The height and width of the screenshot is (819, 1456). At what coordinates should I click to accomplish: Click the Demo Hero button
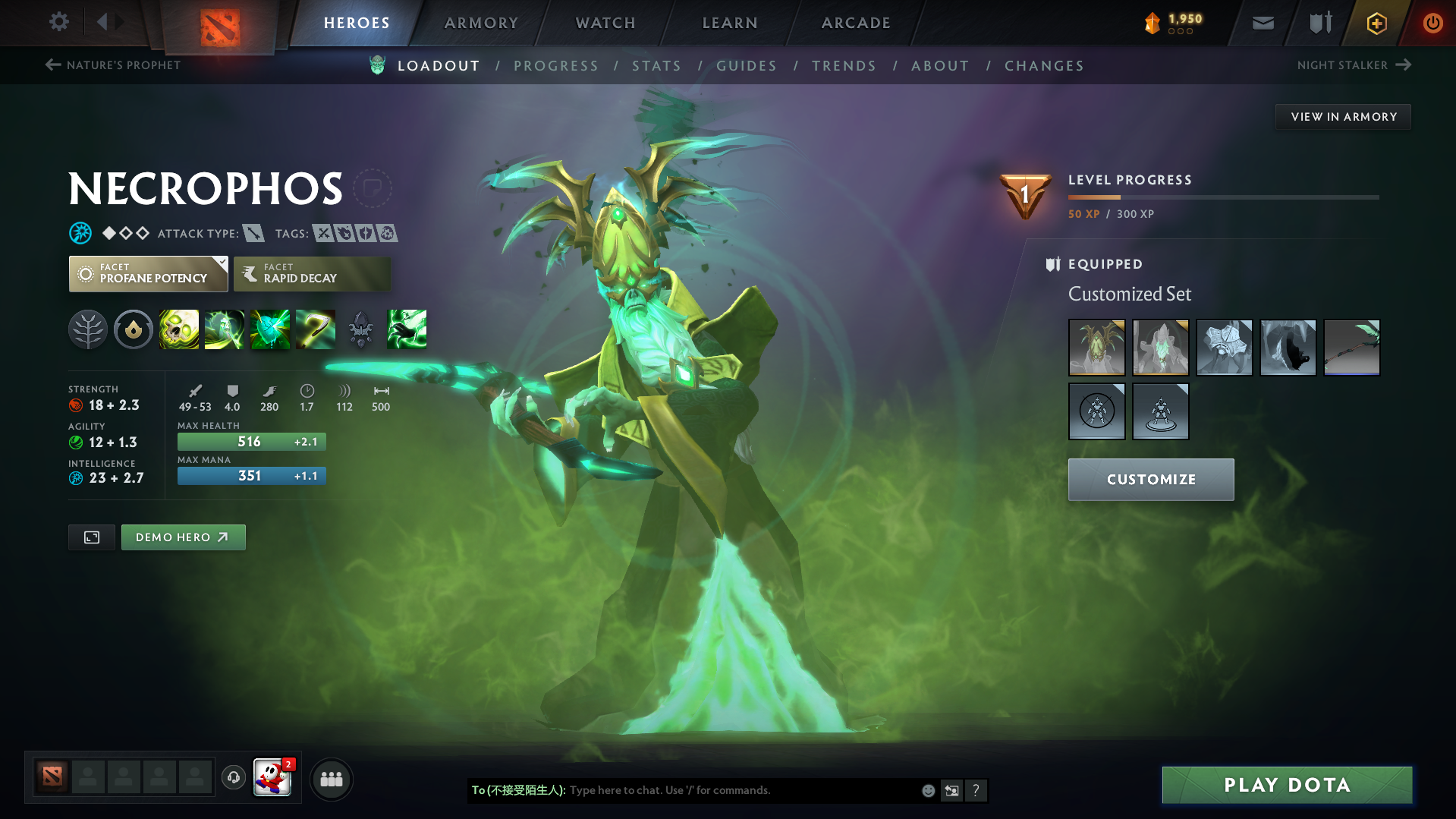click(183, 537)
